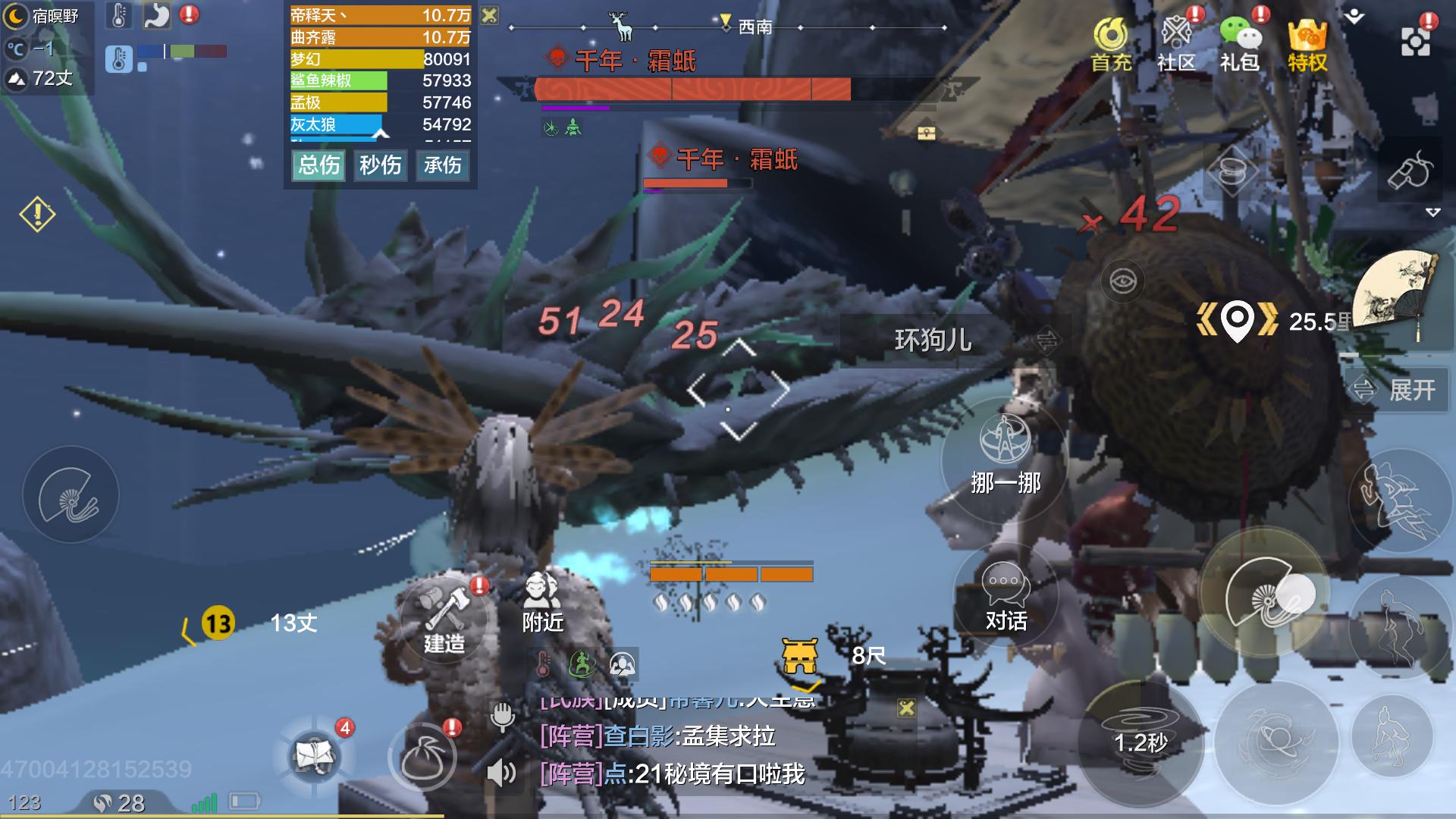Open the yellow diamond warning alert icon
This screenshot has width=1456, height=819.
37,215
